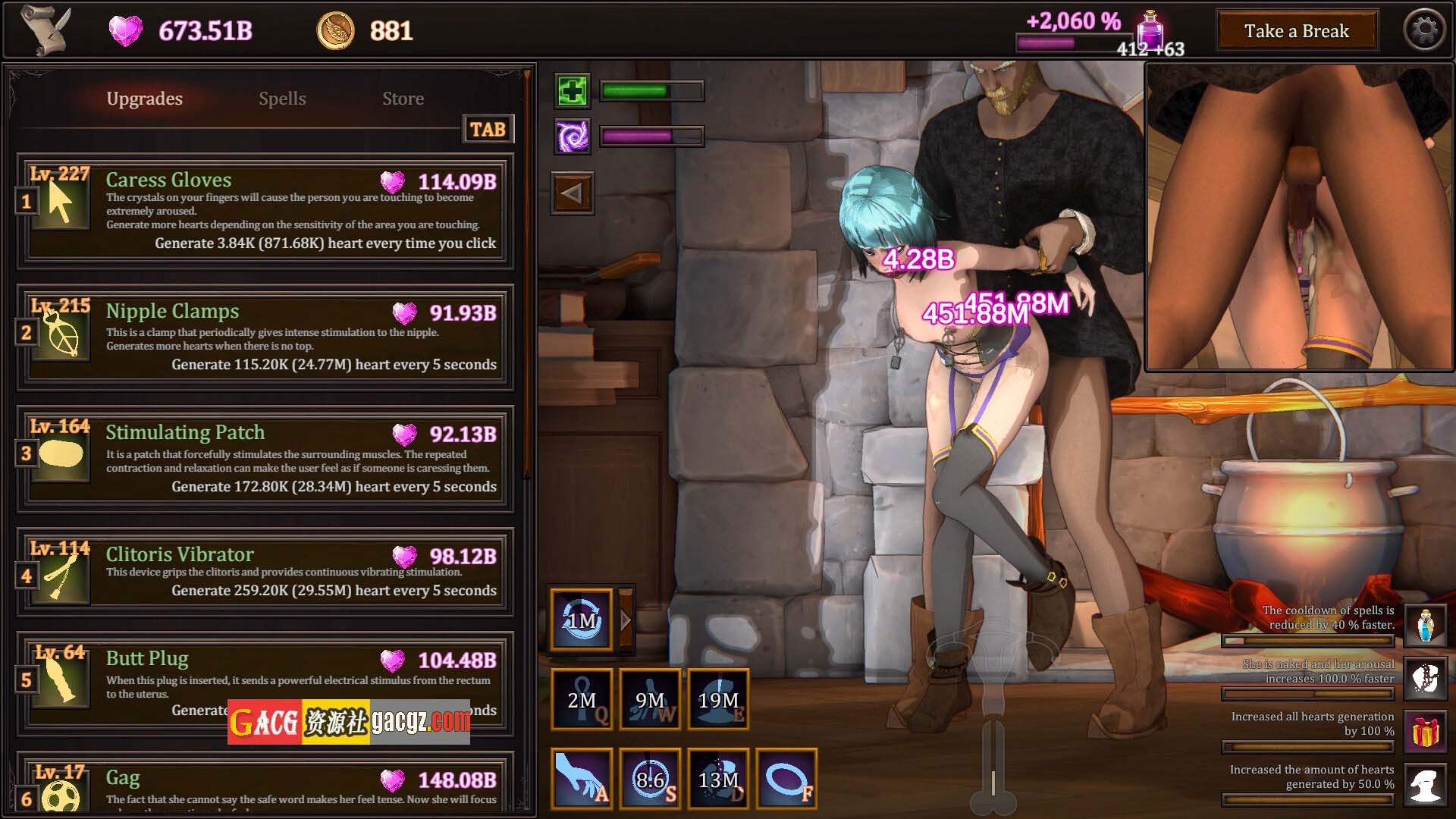Activate the purple swirl icon
This screenshot has width=1456, height=819.
(573, 136)
